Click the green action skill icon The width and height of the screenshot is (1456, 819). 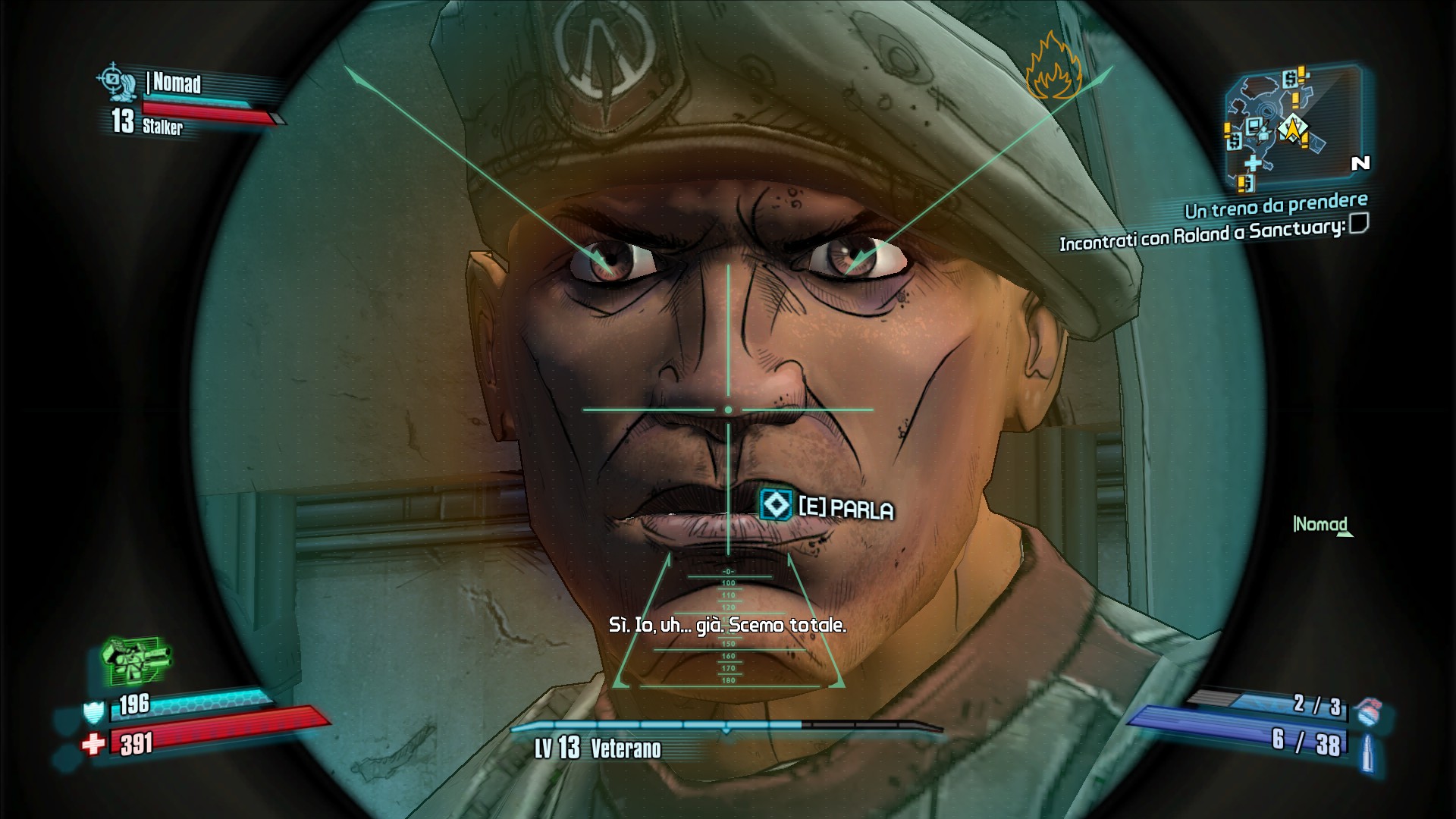click(x=135, y=658)
